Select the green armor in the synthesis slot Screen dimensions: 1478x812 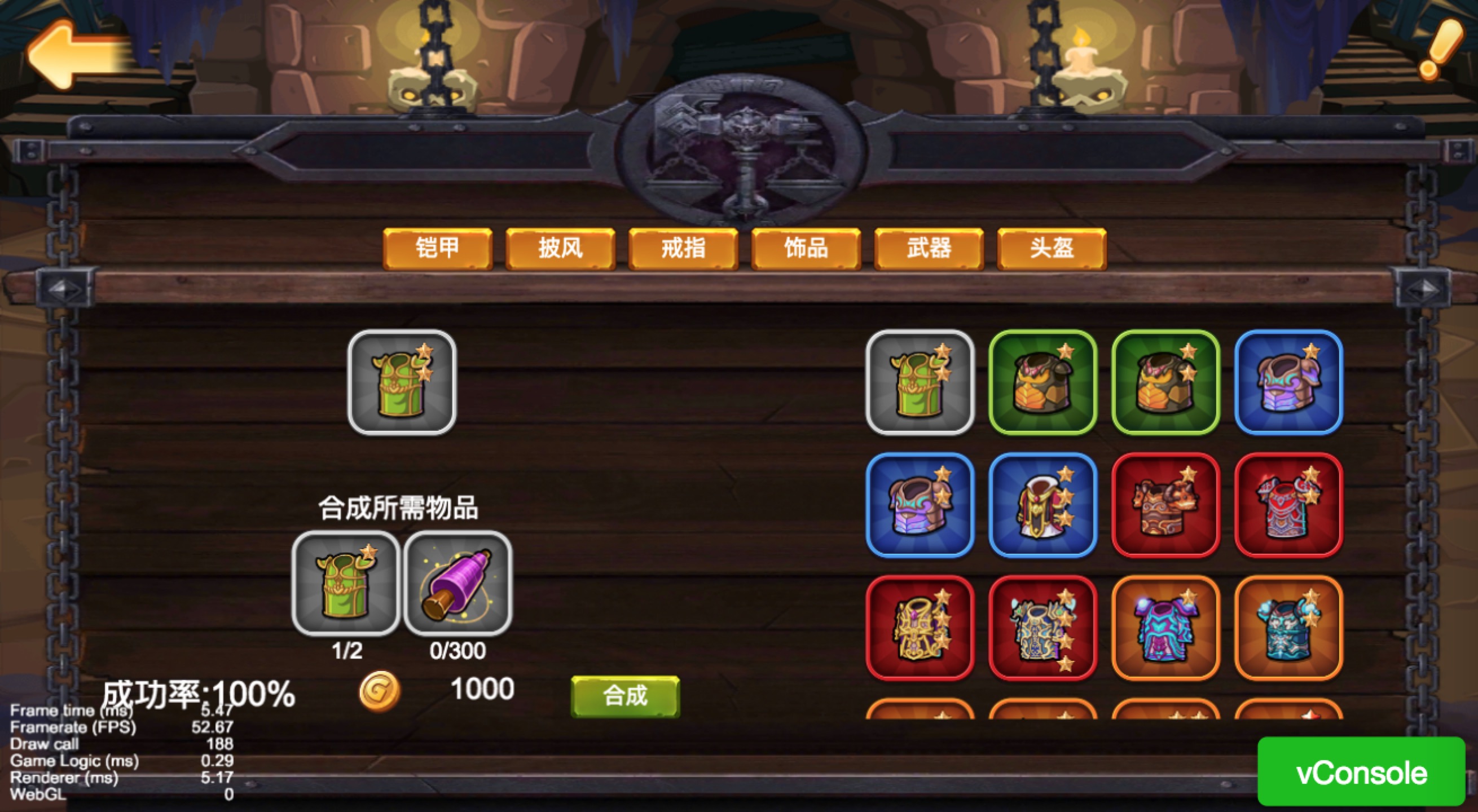click(400, 381)
